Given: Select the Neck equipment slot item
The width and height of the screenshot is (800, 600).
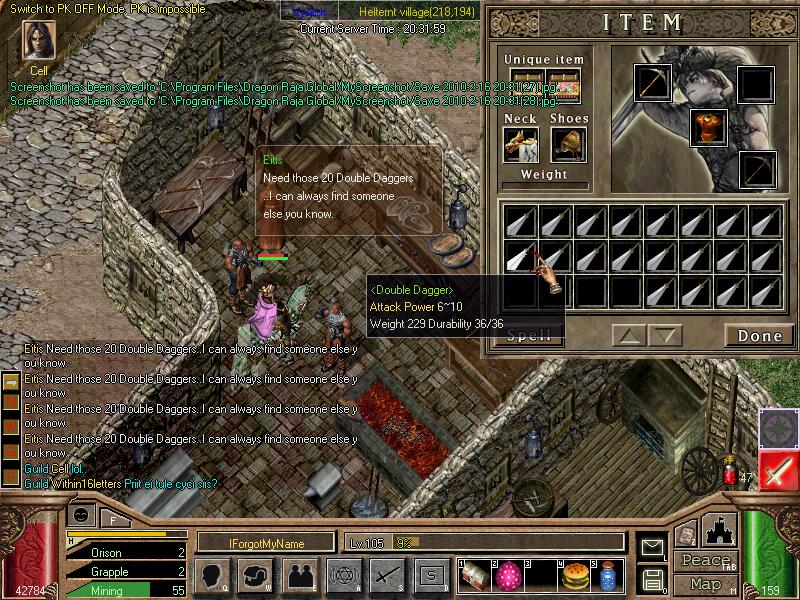Looking at the screenshot, I should [520, 144].
